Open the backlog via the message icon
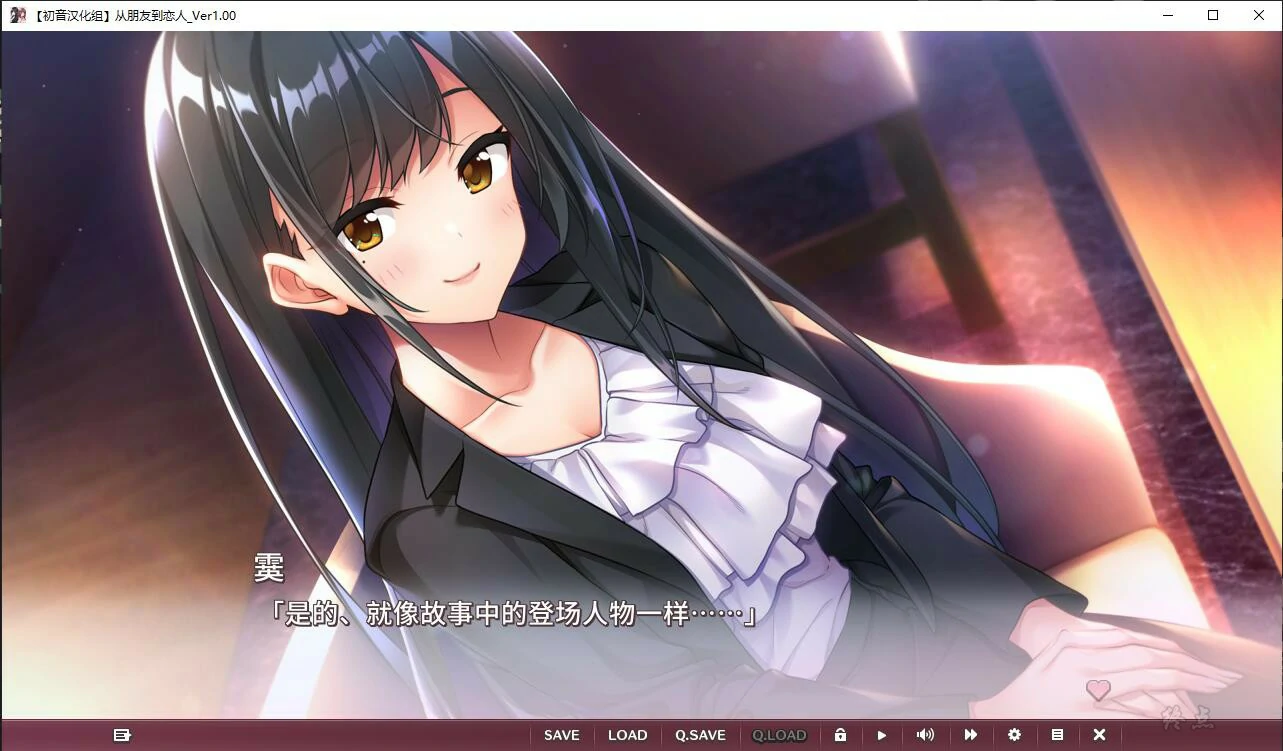Image resolution: width=1283 pixels, height=751 pixels. coord(123,735)
